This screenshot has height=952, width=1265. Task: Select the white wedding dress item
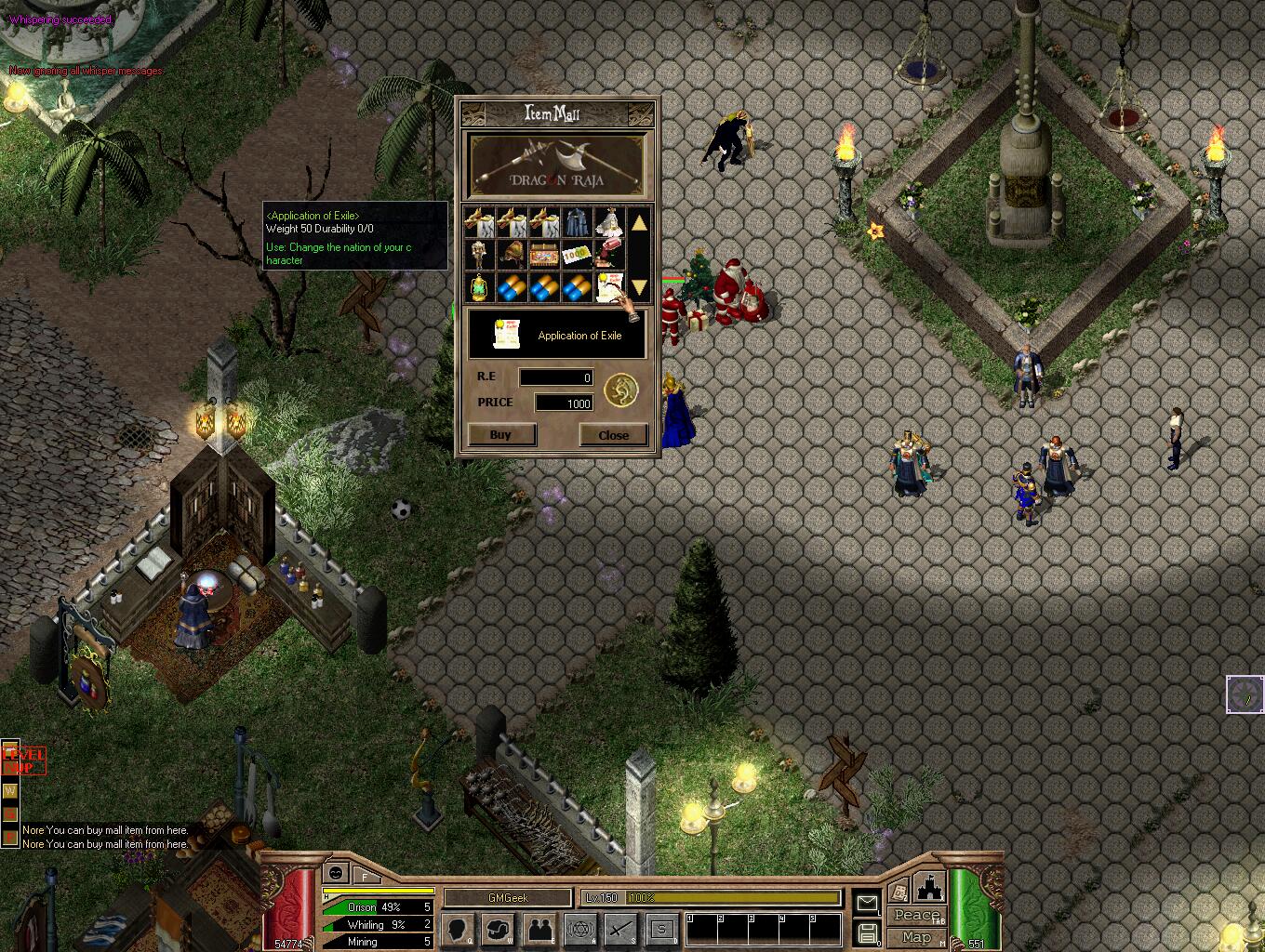point(609,223)
